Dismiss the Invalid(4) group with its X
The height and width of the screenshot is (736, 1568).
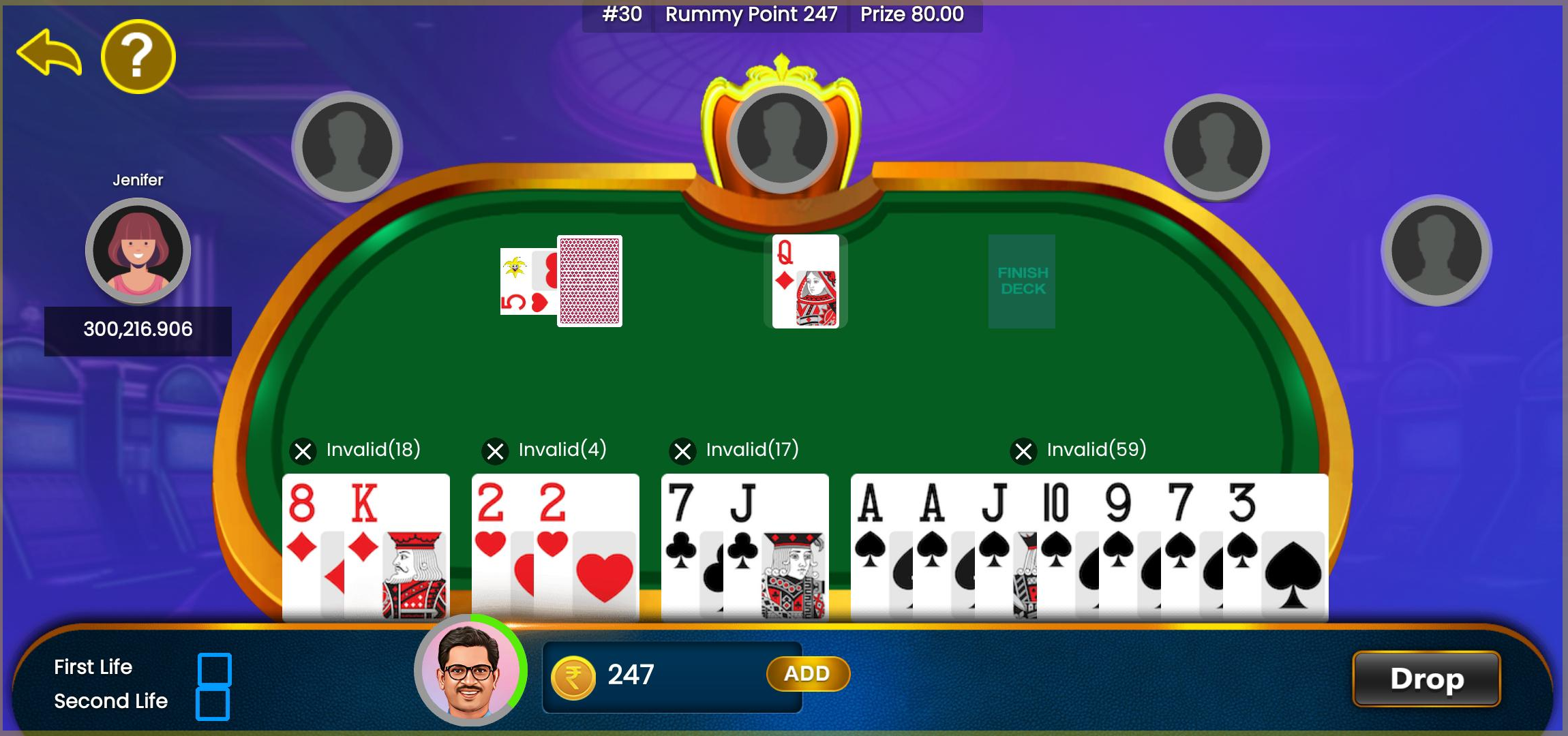496,450
